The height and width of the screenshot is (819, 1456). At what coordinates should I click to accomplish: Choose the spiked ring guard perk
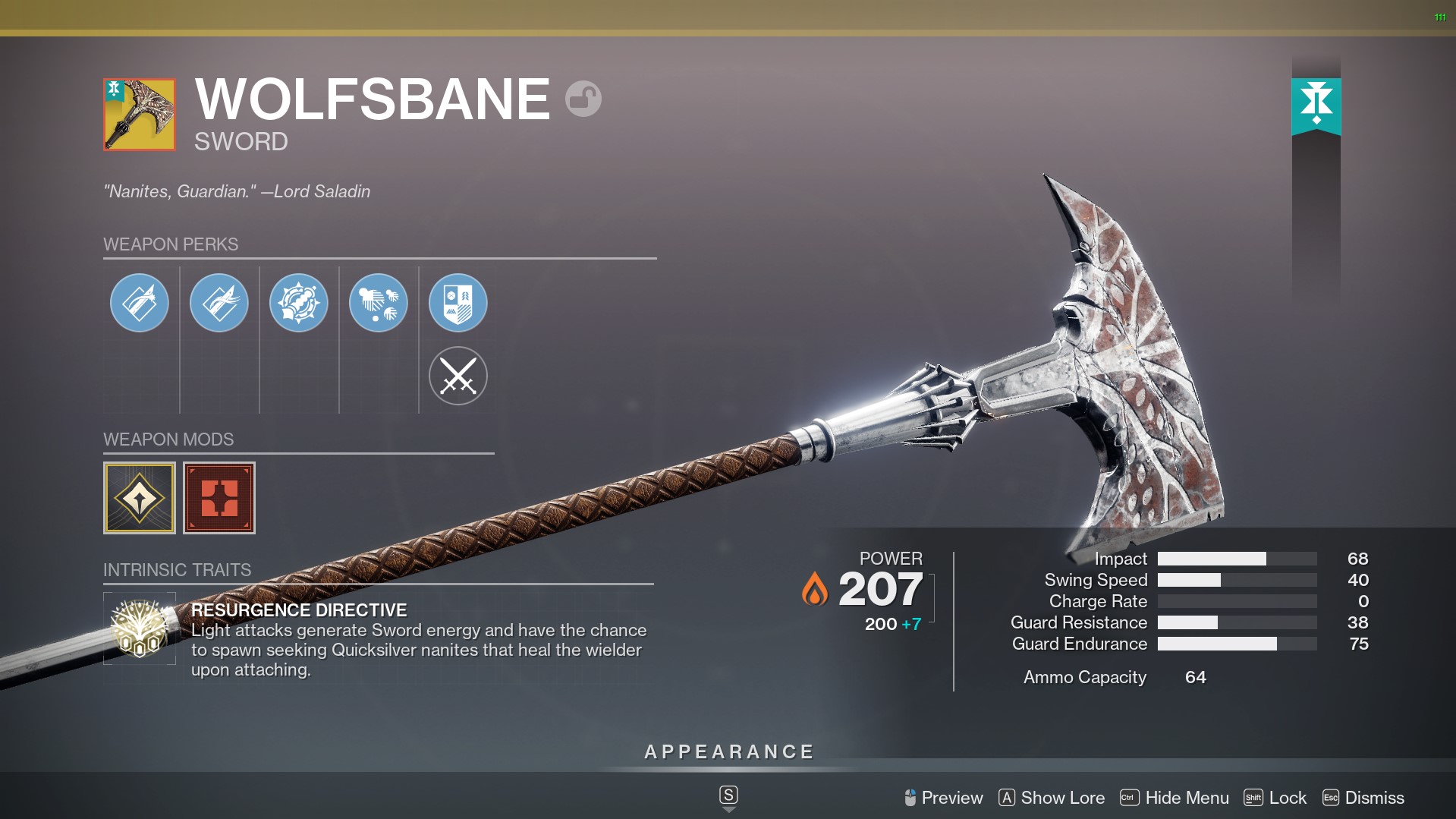[x=299, y=303]
